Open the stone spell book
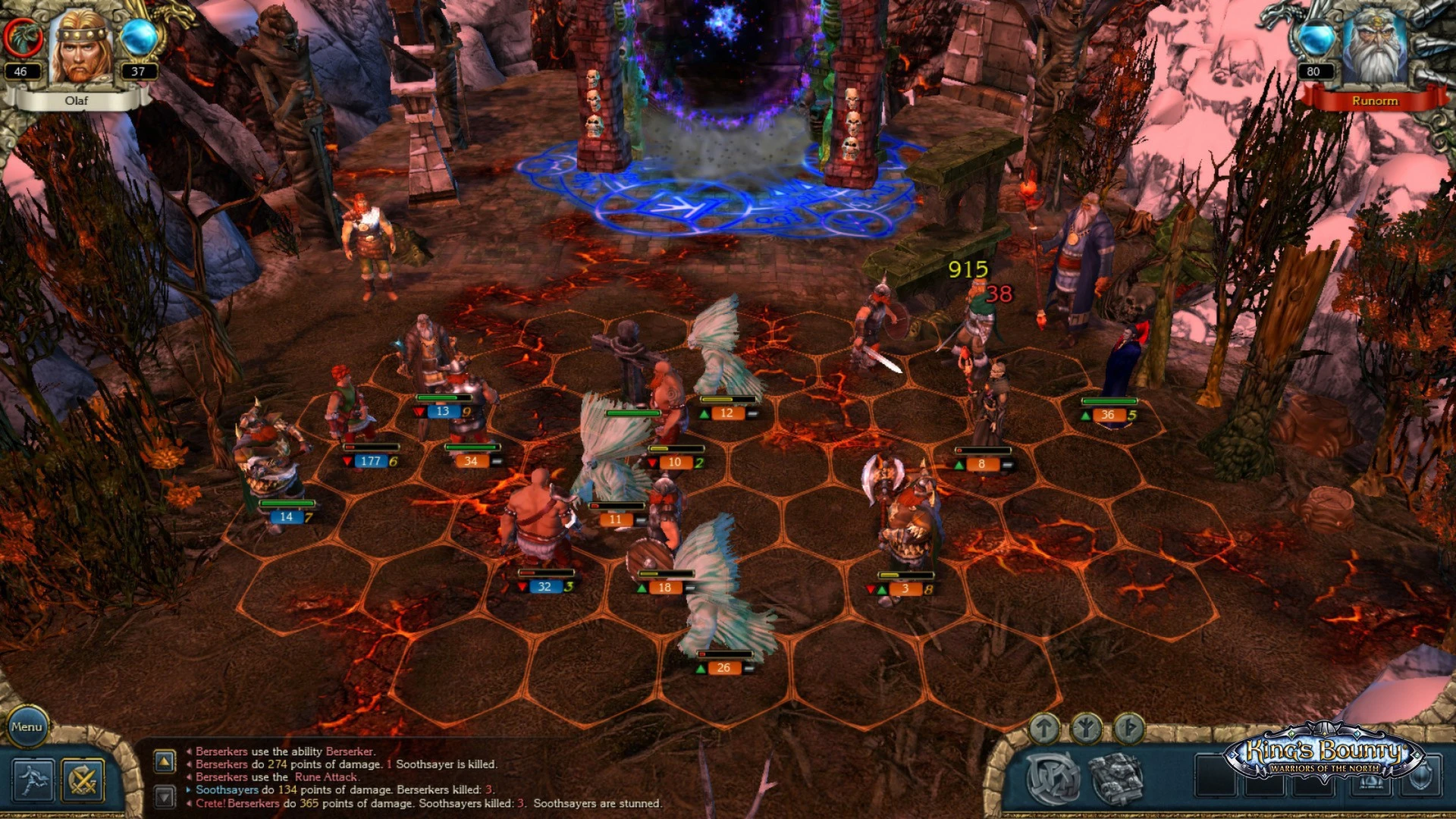The image size is (1456, 819). point(1116,779)
